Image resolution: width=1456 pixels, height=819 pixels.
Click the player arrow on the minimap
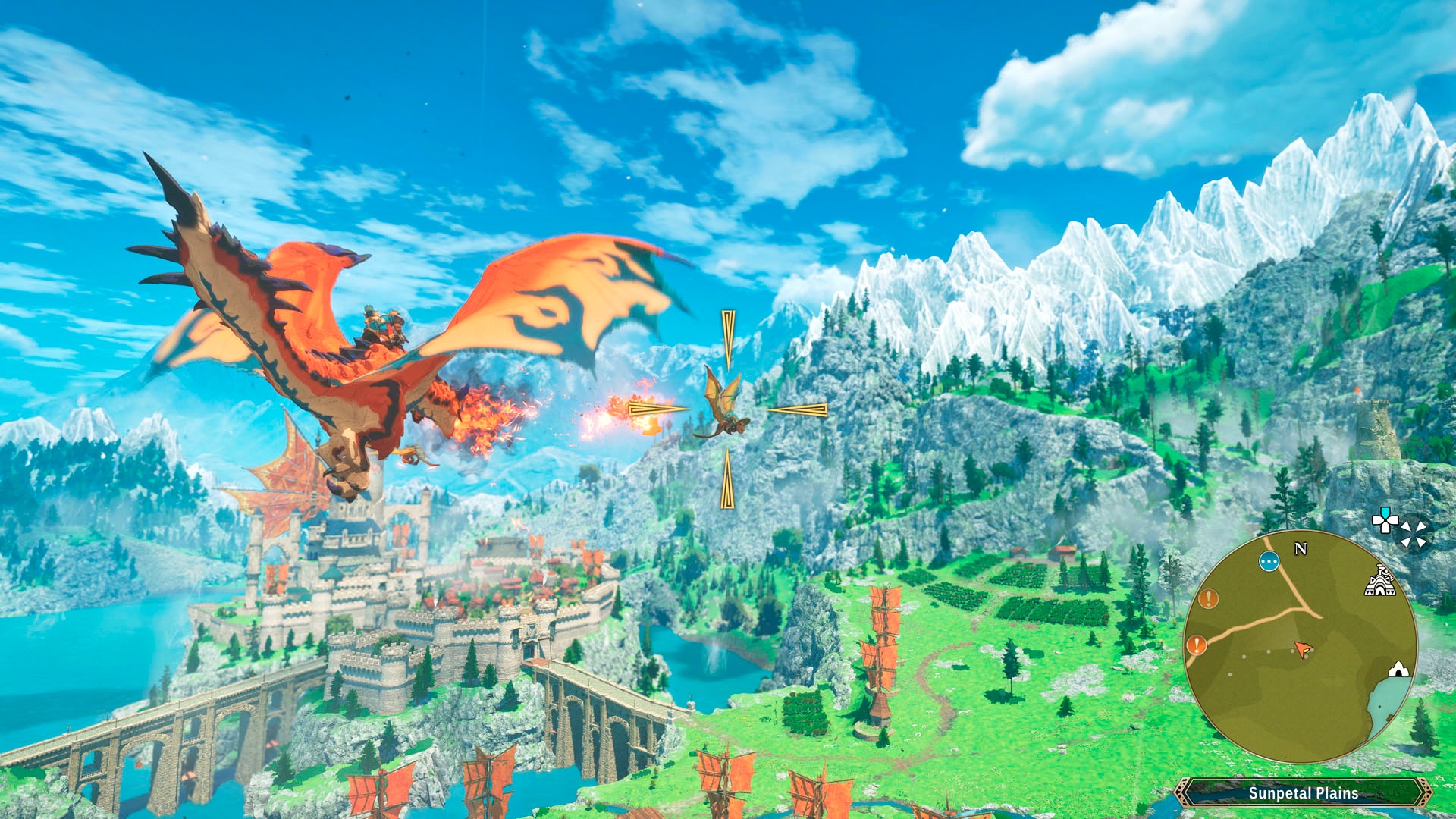click(x=1303, y=647)
